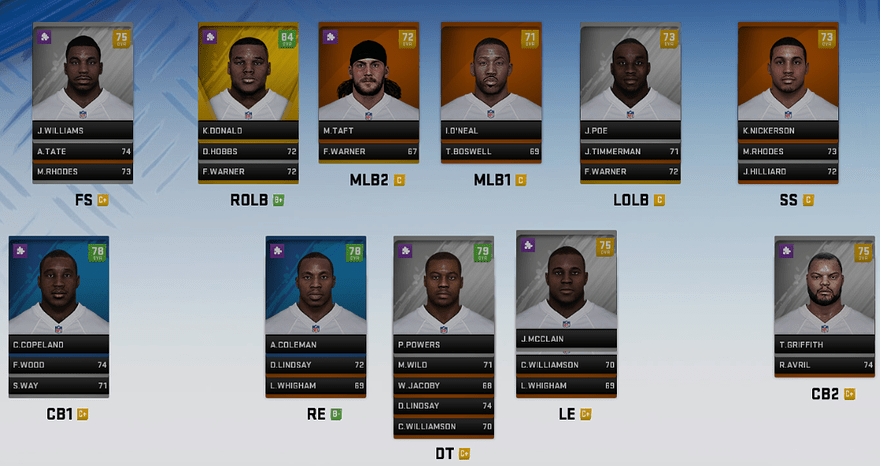Select backup J.Hilliard under strong safety
Screen dimensions: 880x466
point(787,171)
